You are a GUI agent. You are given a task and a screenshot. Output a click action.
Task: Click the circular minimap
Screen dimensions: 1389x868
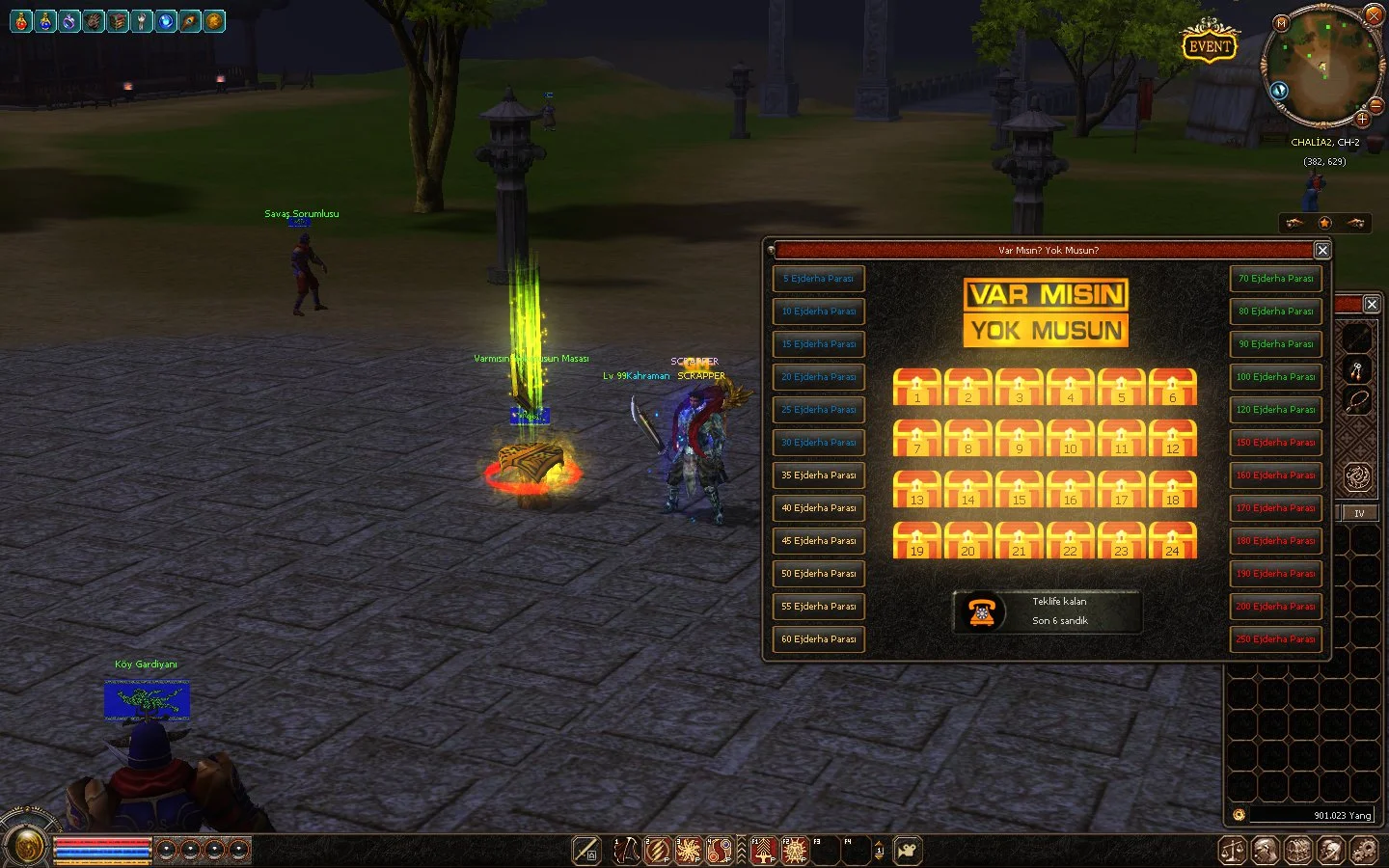click(1321, 68)
